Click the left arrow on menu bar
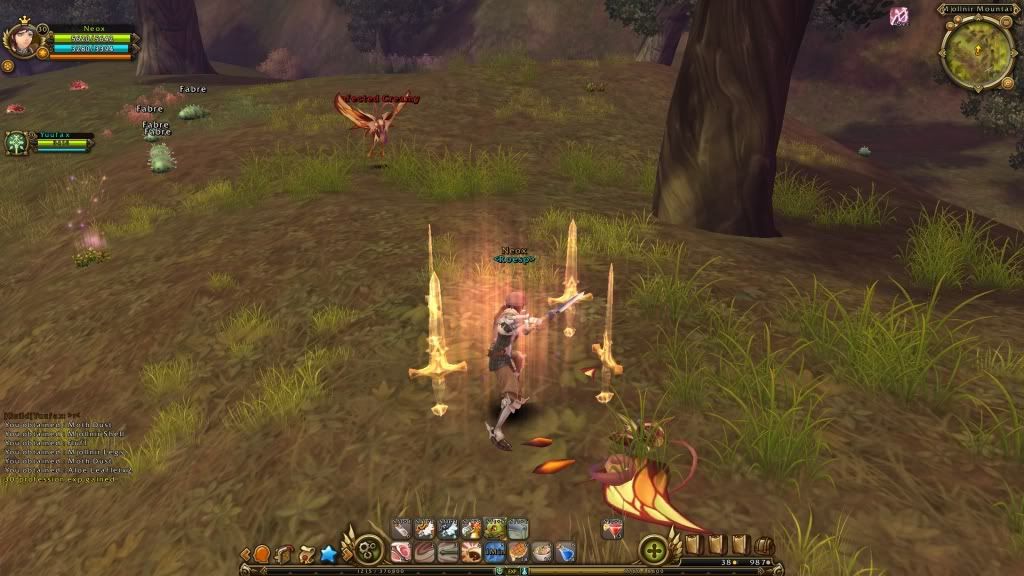Viewport: 1024px width, 576px height. click(245, 553)
